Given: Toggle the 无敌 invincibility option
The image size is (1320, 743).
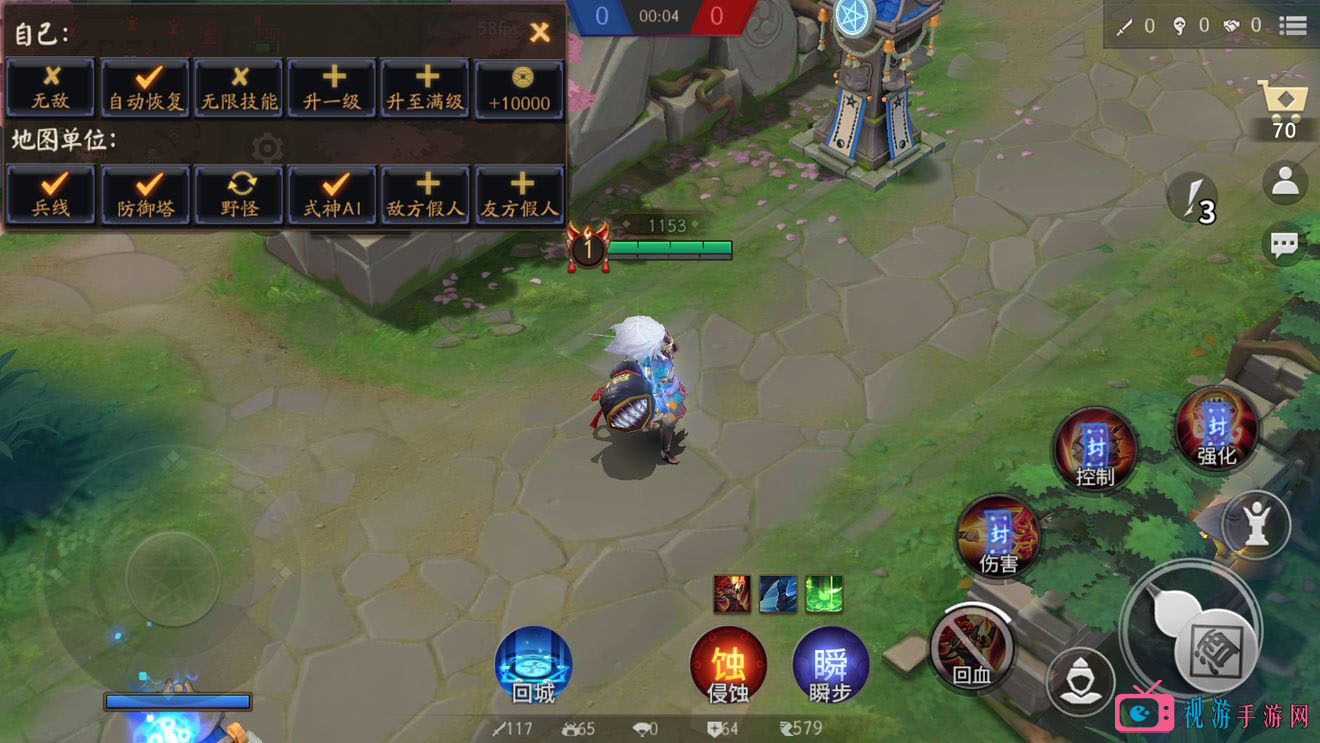Looking at the screenshot, I should (x=51, y=88).
